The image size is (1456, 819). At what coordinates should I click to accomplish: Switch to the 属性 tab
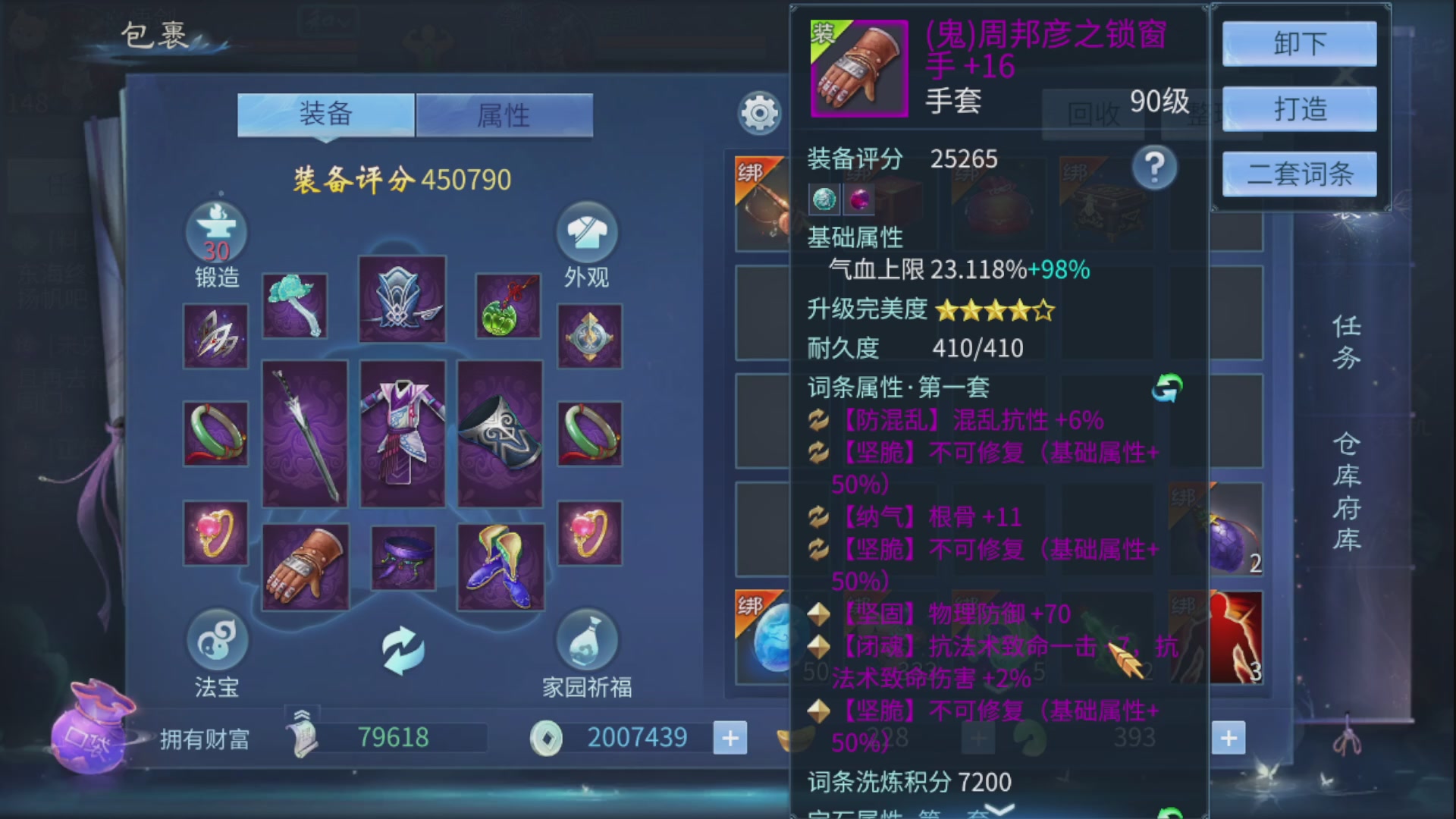[x=503, y=114]
